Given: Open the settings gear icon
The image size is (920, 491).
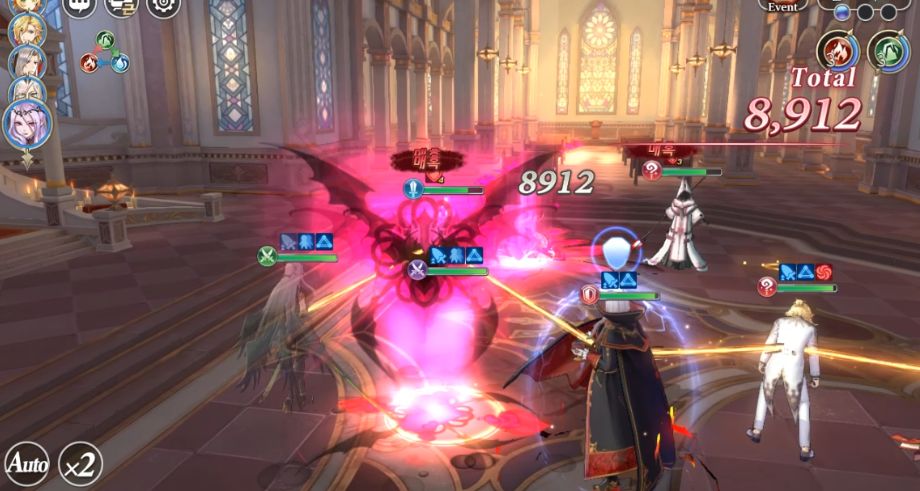Looking at the screenshot, I should [164, 5].
